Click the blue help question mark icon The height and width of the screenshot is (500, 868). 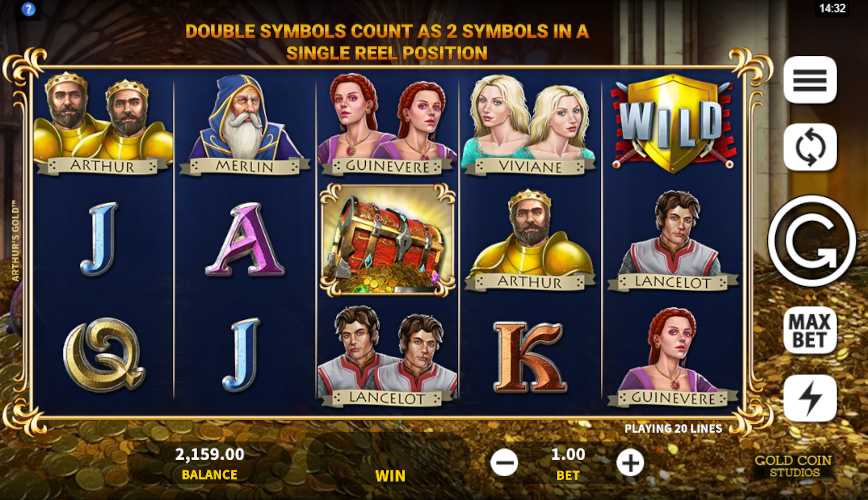pyautogui.click(x=28, y=9)
